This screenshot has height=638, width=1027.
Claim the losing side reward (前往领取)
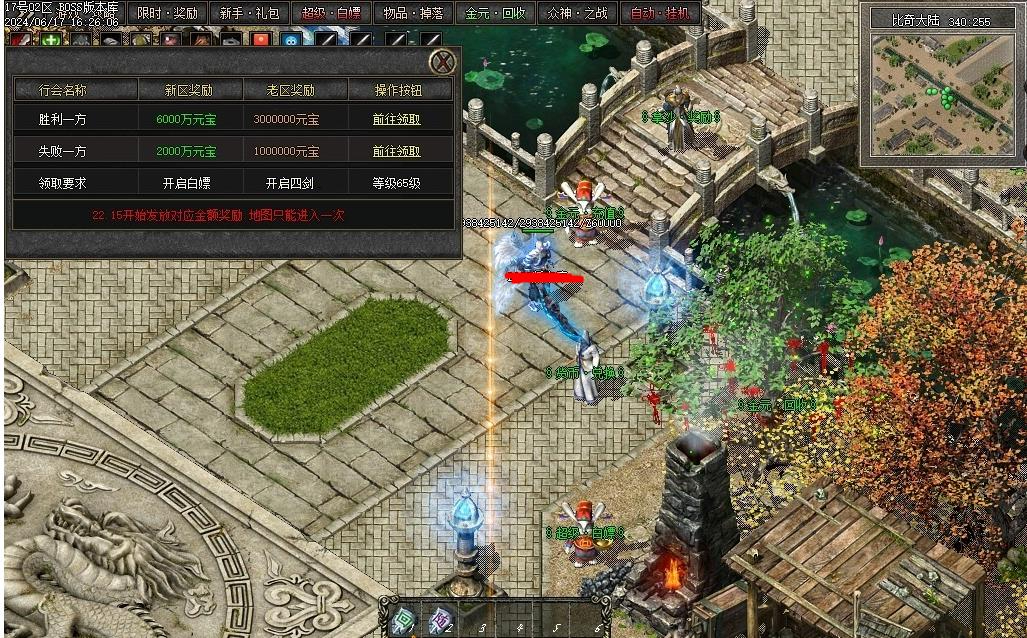tap(397, 151)
